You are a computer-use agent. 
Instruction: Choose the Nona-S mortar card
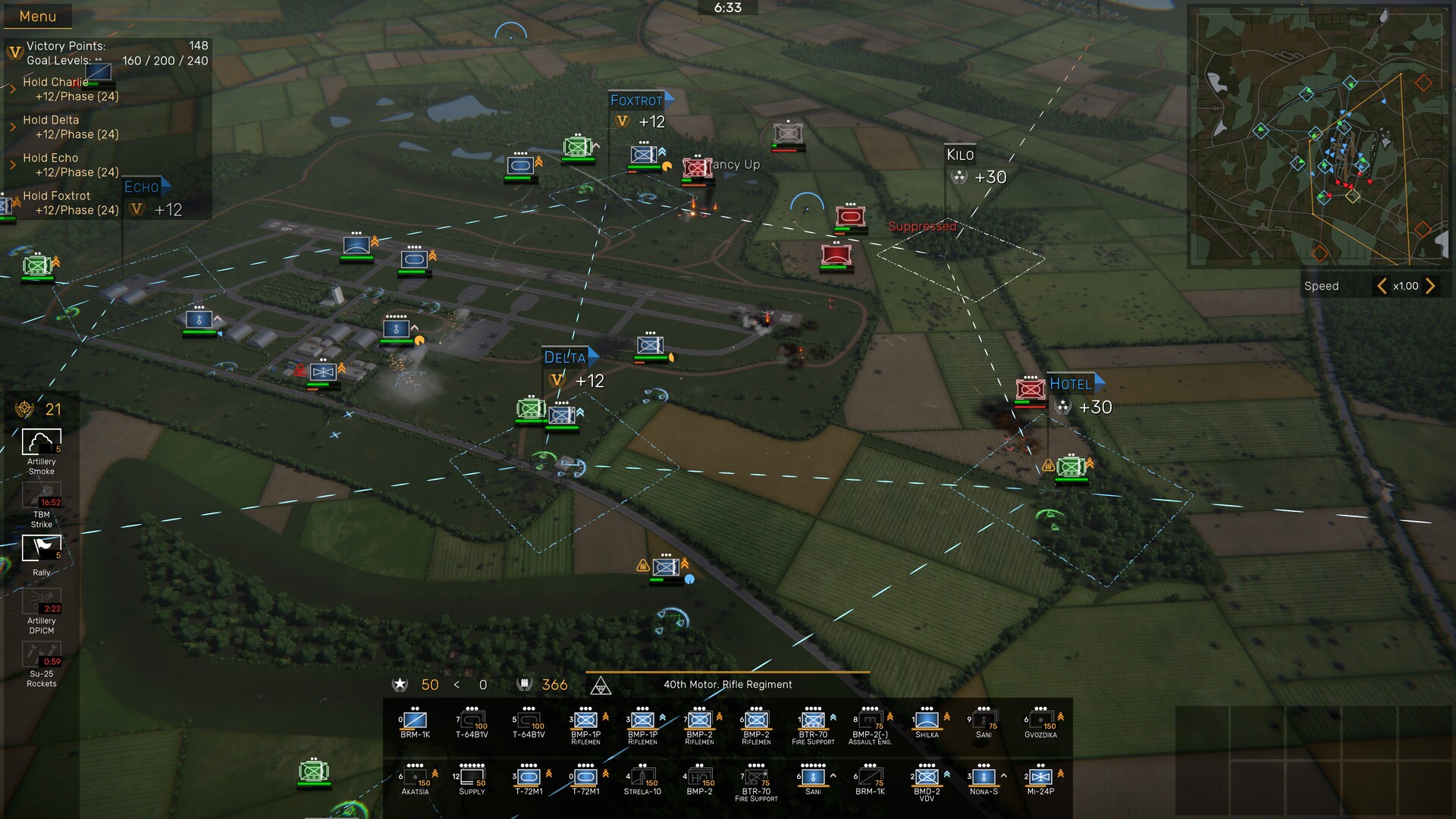point(984,779)
